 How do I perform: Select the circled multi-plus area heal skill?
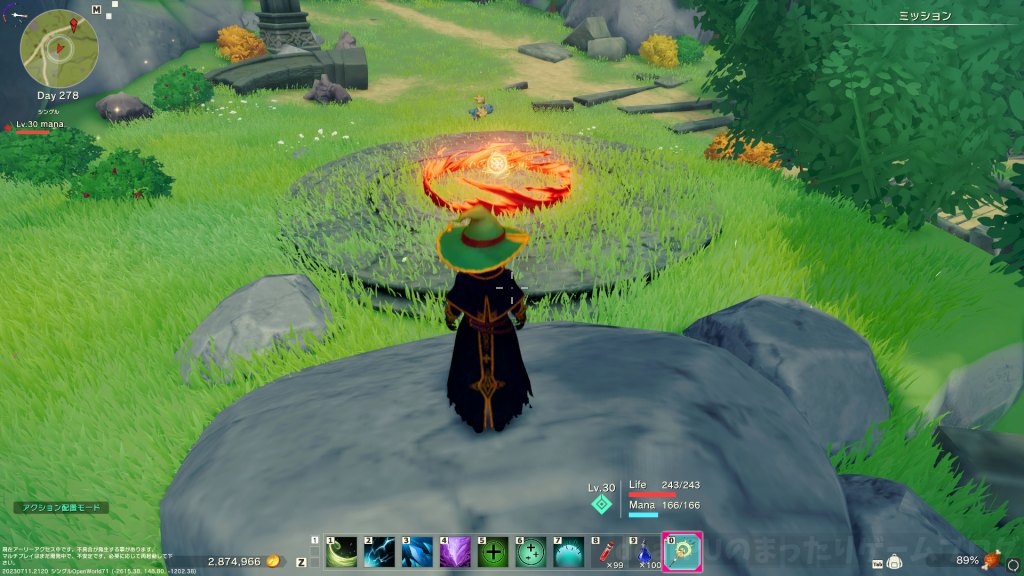click(531, 552)
